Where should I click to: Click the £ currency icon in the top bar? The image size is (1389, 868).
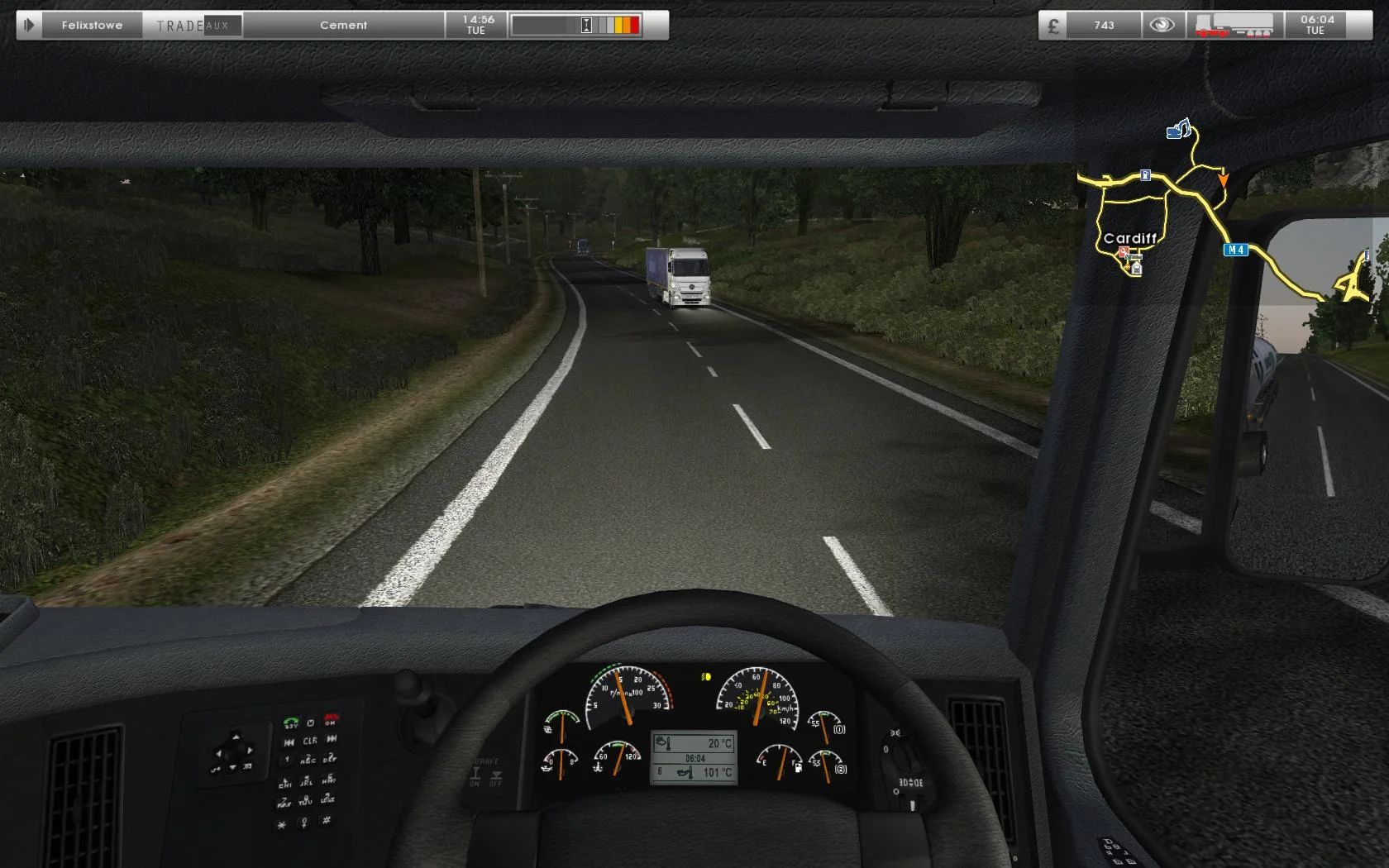point(1053,26)
